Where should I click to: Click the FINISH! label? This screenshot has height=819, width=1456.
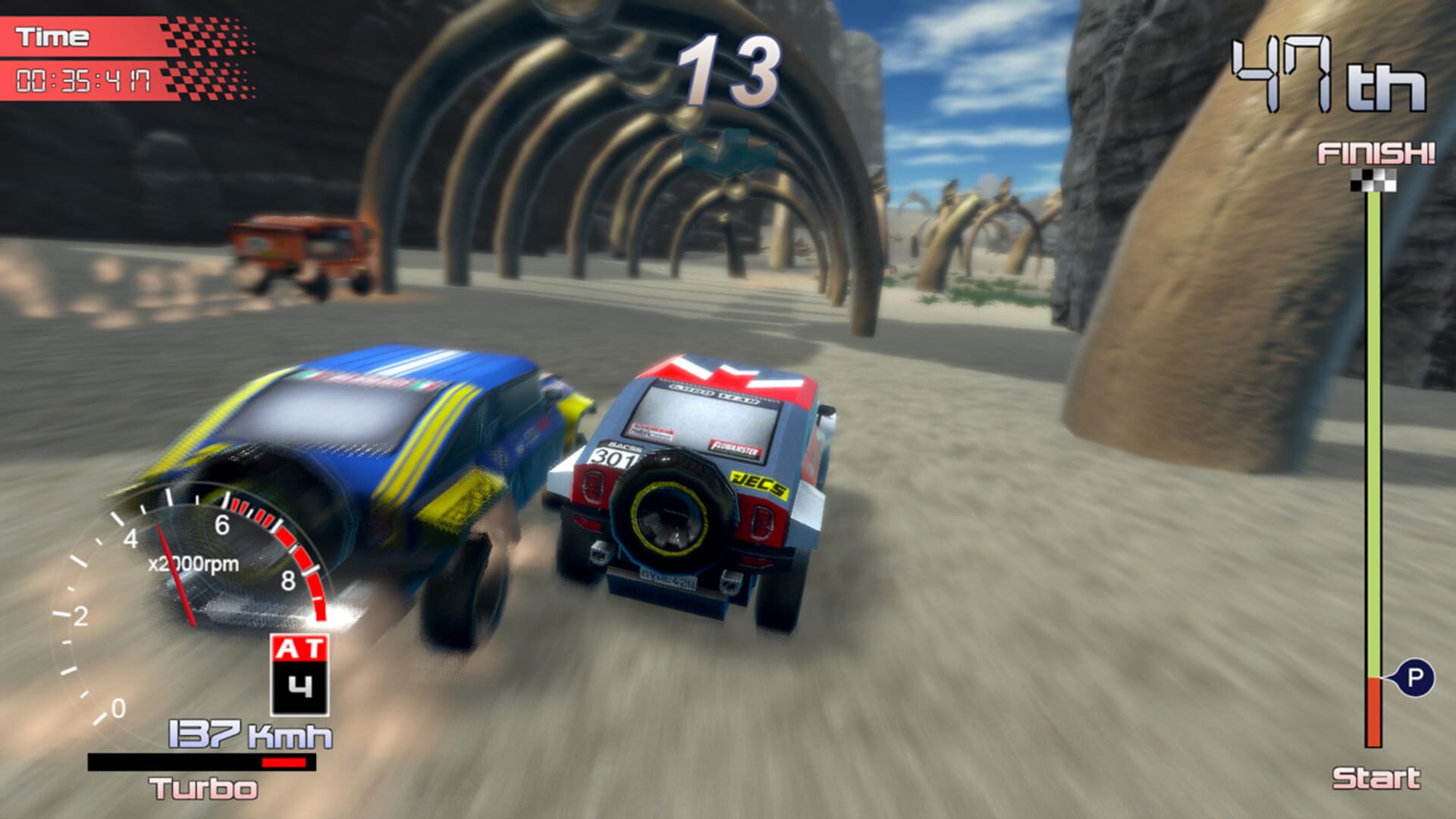1374,154
